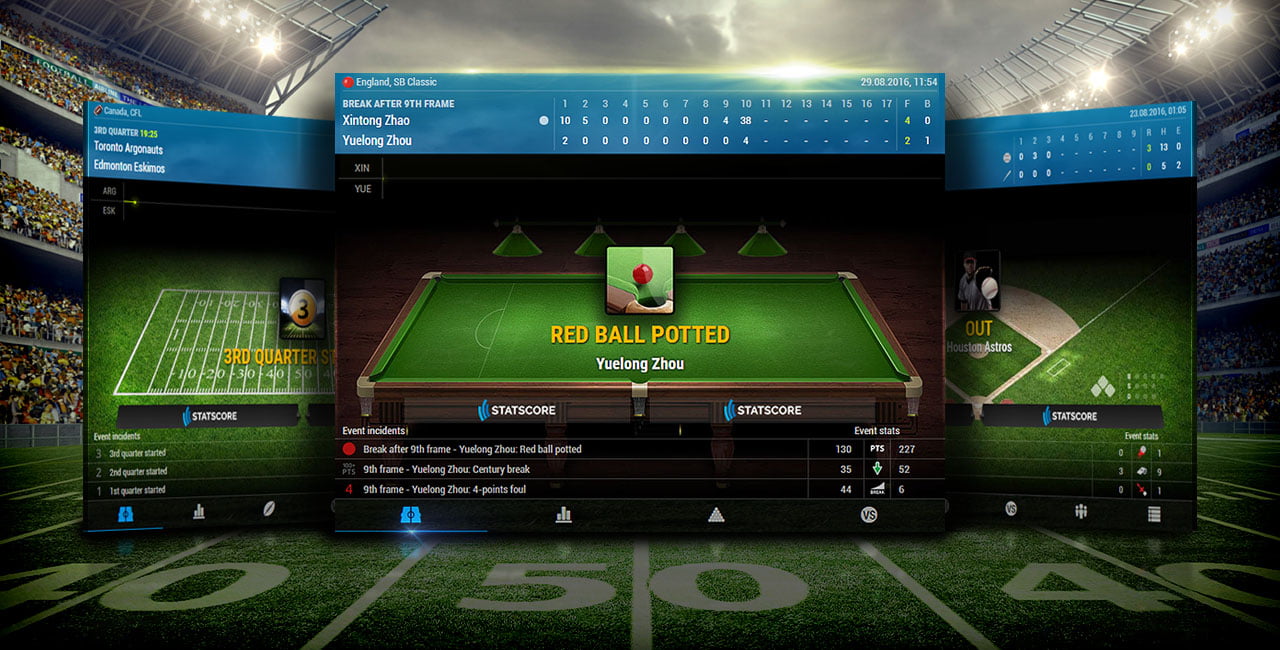Show the snooker ball triangle tab
The height and width of the screenshot is (650, 1280).
(716, 515)
